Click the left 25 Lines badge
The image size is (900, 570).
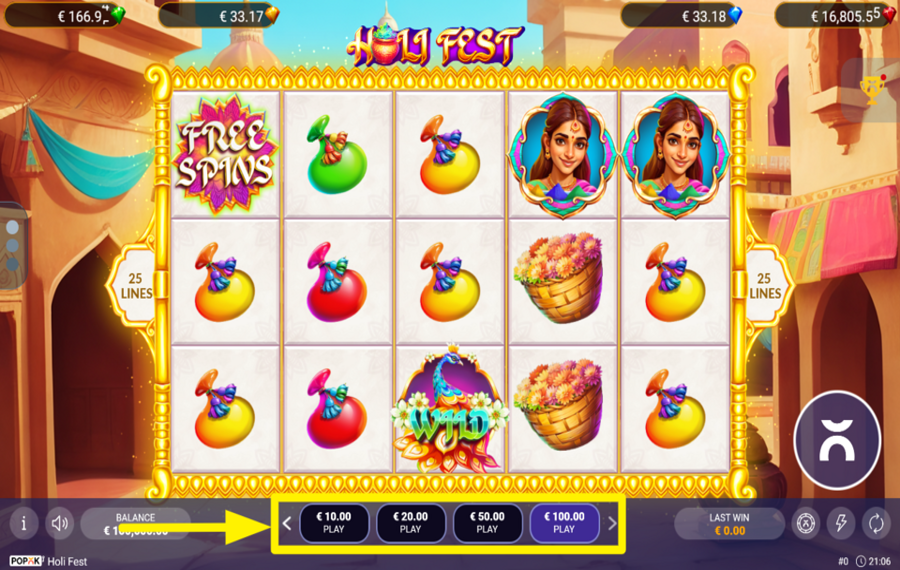(133, 284)
